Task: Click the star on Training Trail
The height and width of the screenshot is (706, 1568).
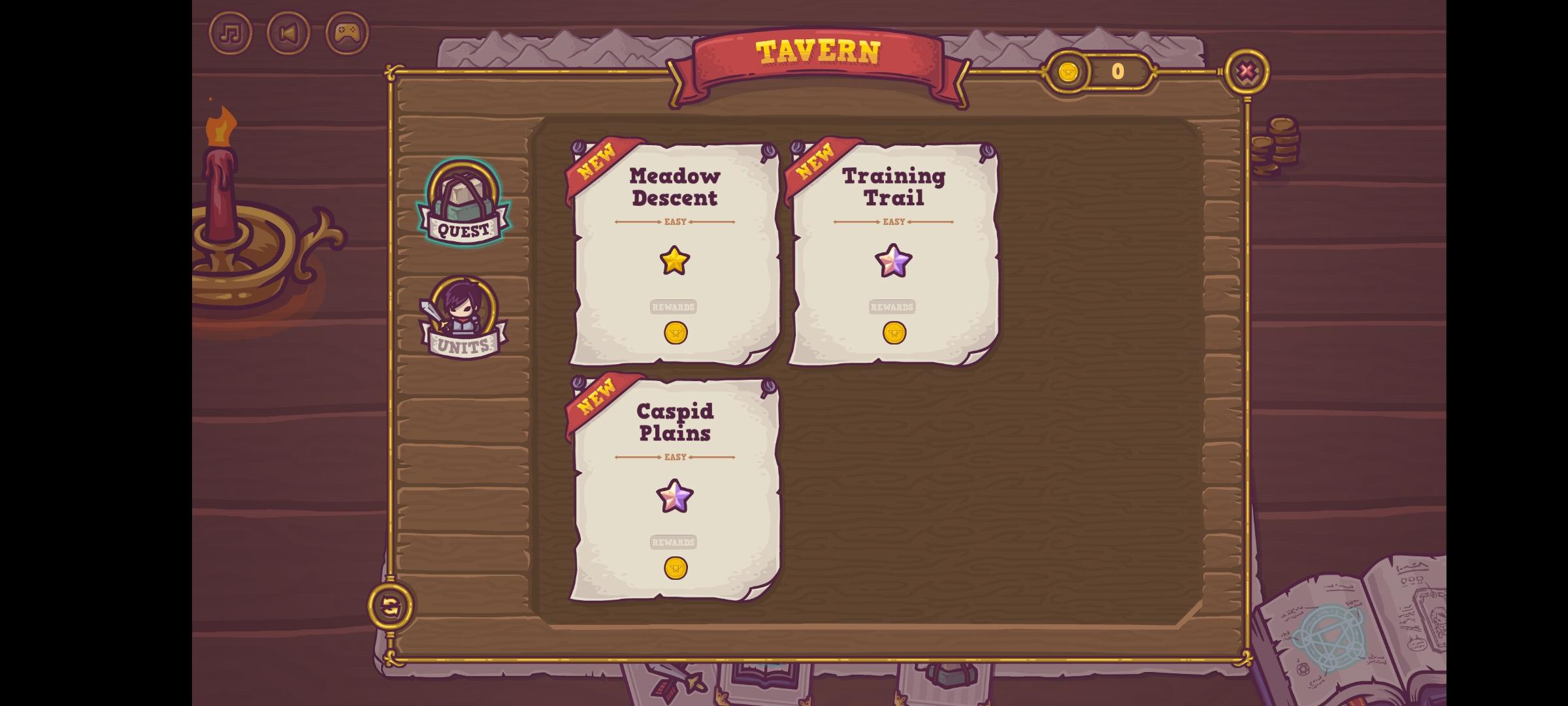Action: pos(894,260)
